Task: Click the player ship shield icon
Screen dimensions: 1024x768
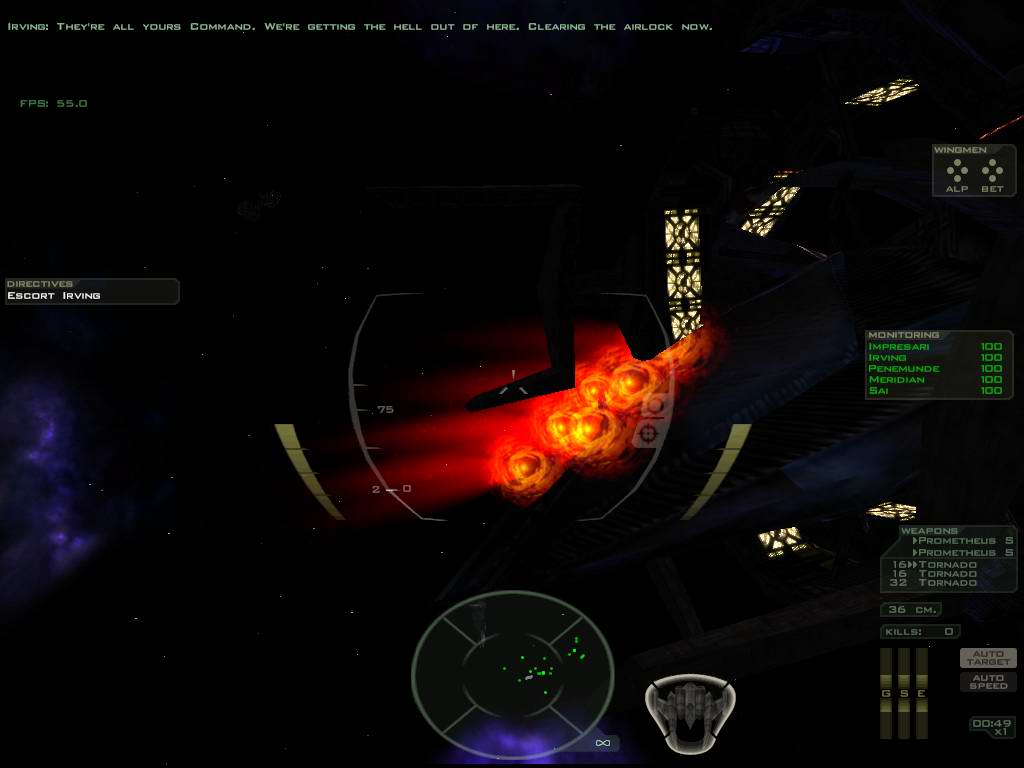Action: click(x=691, y=710)
